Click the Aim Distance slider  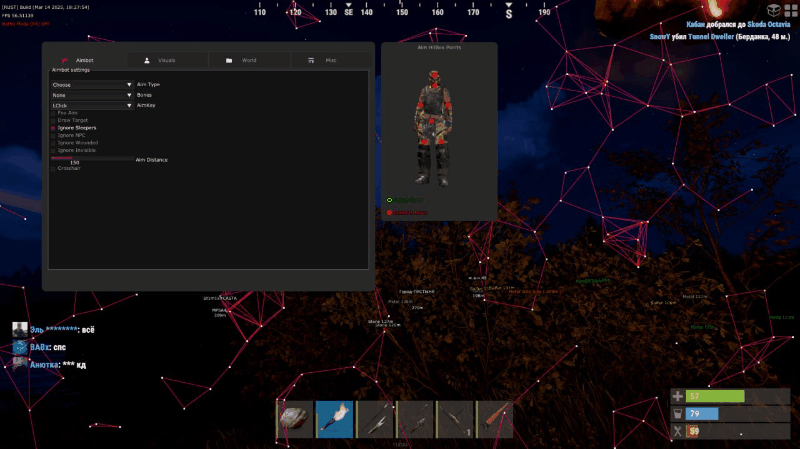(x=91, y=158)
